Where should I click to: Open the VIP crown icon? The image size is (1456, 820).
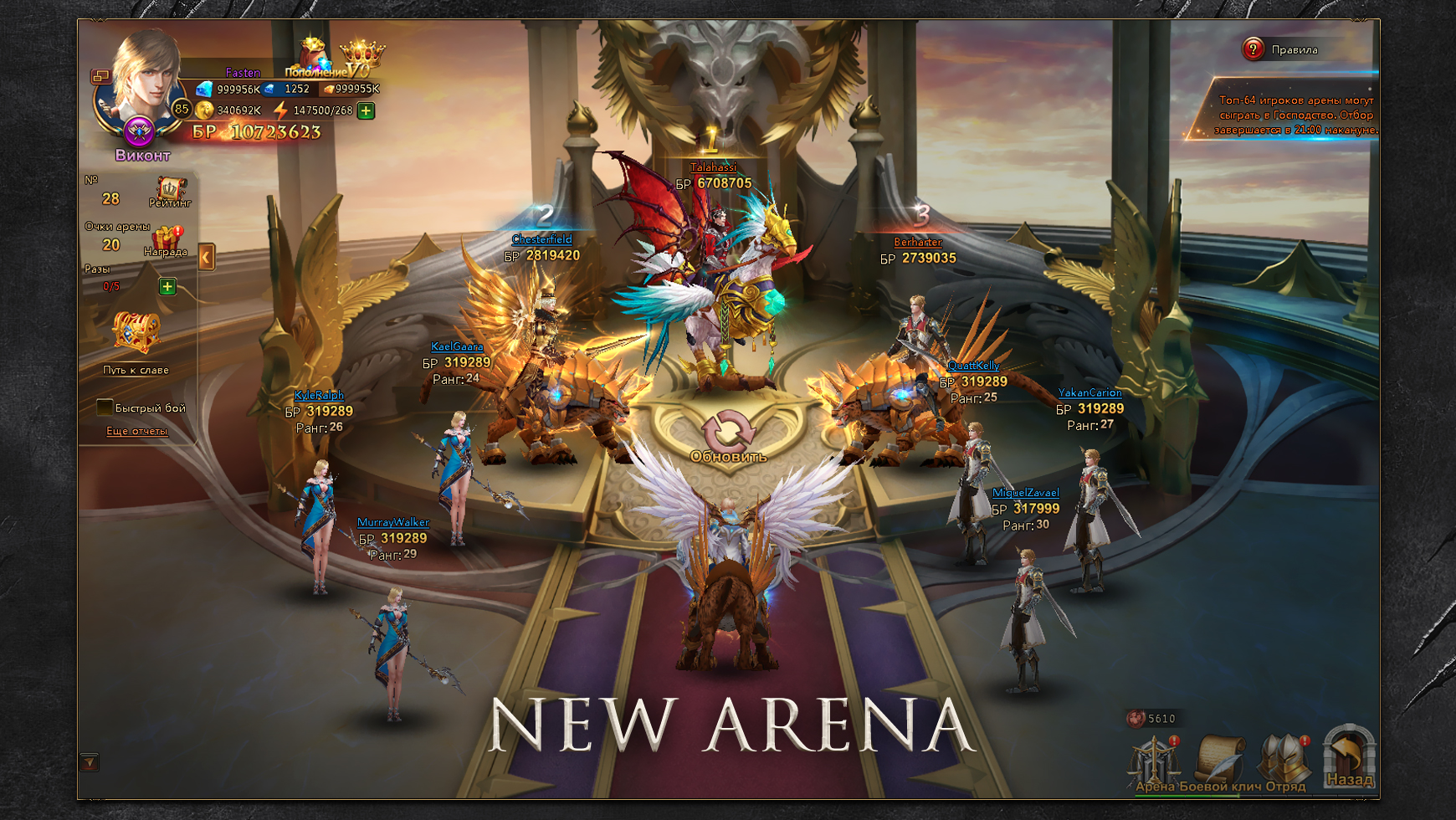[x=361, y=59]
